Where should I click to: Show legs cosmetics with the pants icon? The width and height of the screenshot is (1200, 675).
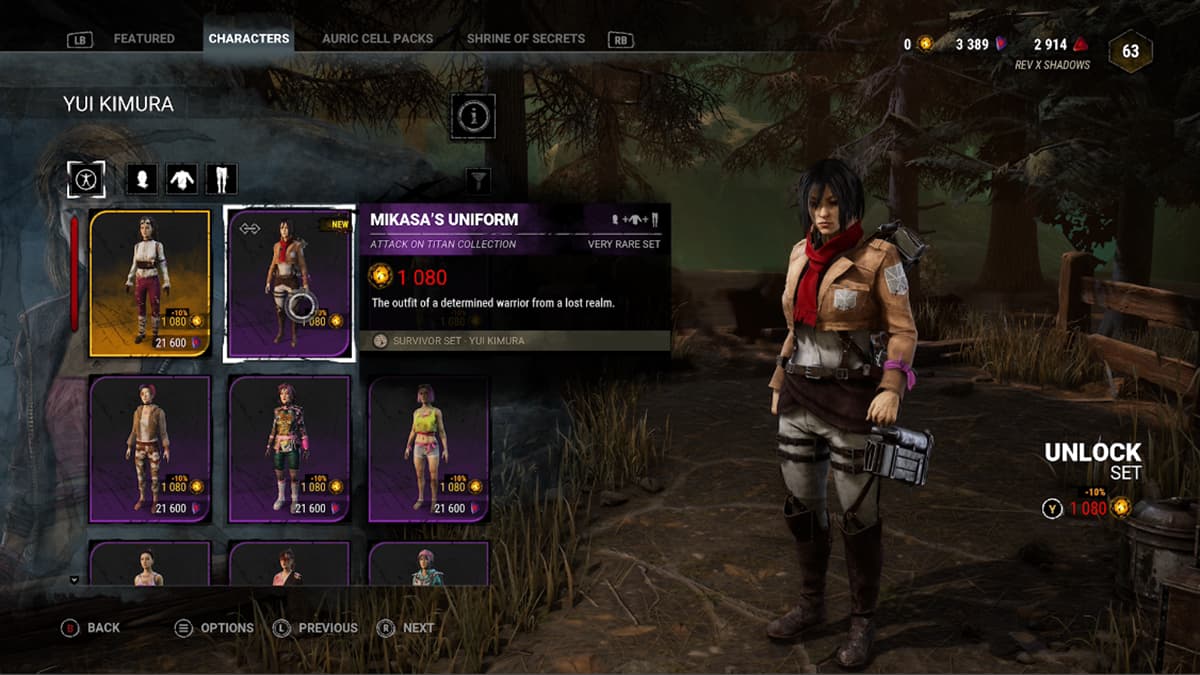(221, 180)
